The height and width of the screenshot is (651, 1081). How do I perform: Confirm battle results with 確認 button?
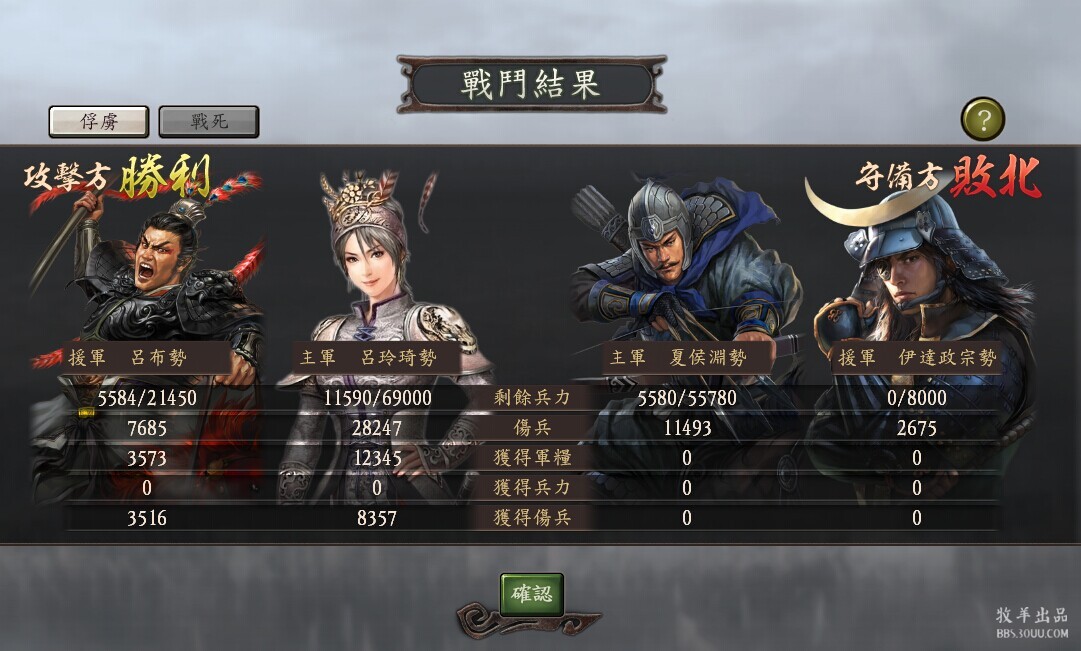[x=532, y=594]
